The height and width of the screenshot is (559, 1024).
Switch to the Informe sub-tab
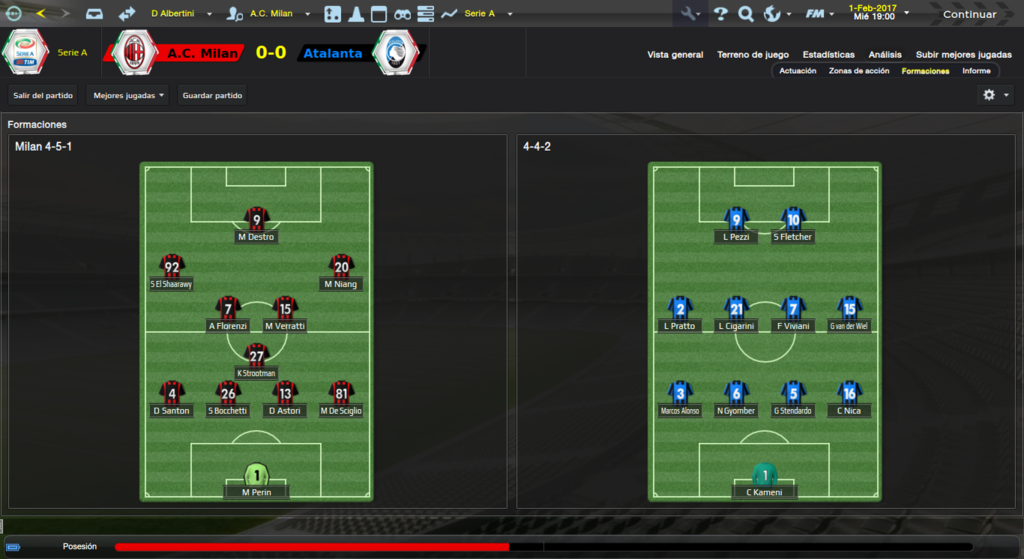pyautogui.click(x=976, y=71)
